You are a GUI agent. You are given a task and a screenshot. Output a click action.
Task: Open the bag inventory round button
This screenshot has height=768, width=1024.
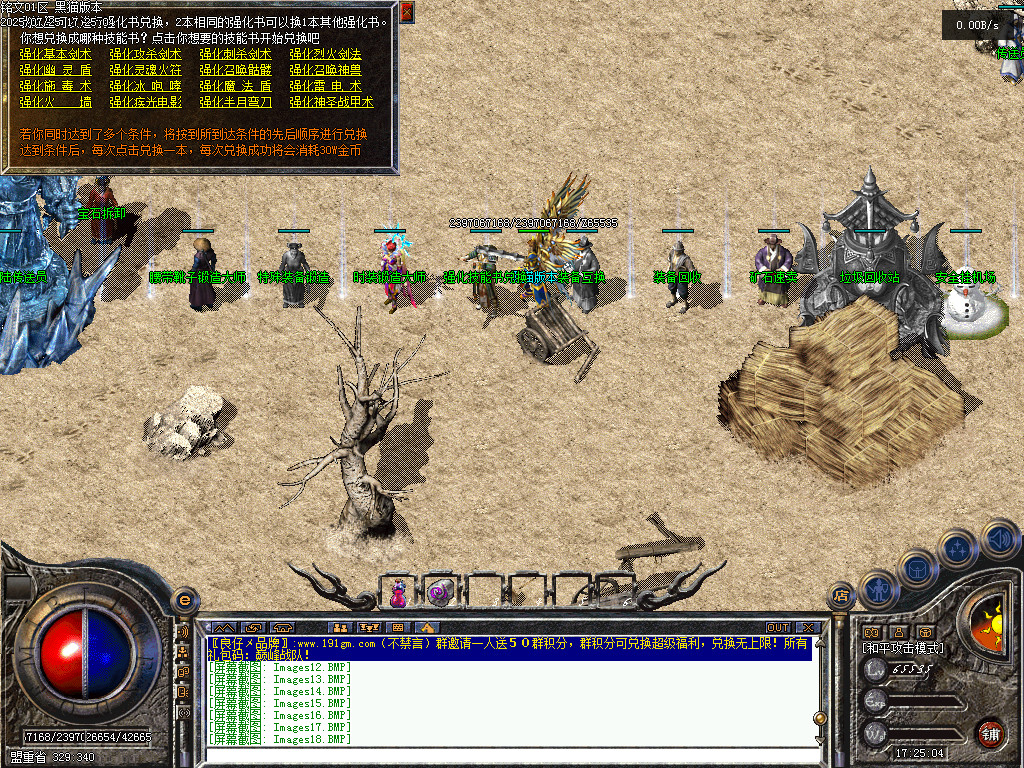point(918,570)
